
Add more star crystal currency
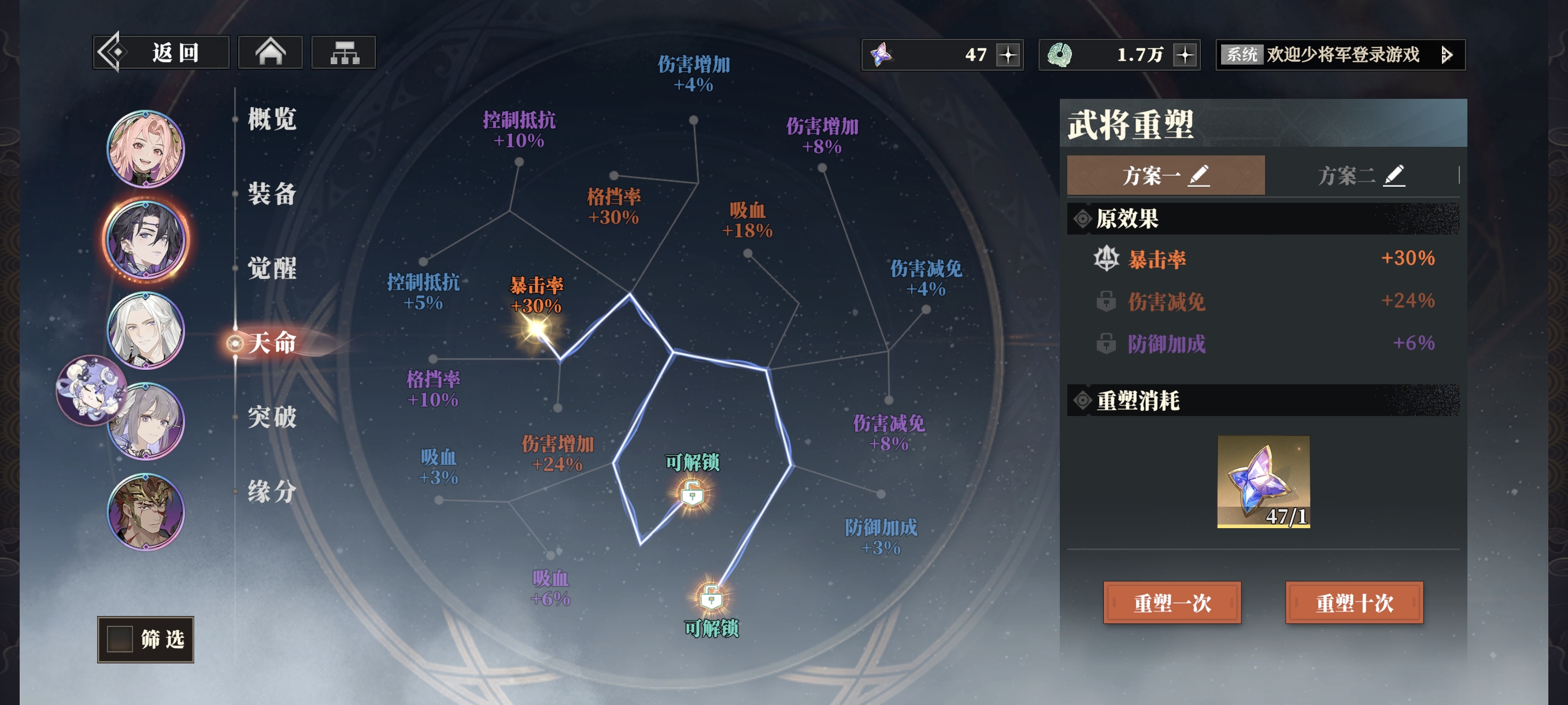click(x=1008, y=55)
